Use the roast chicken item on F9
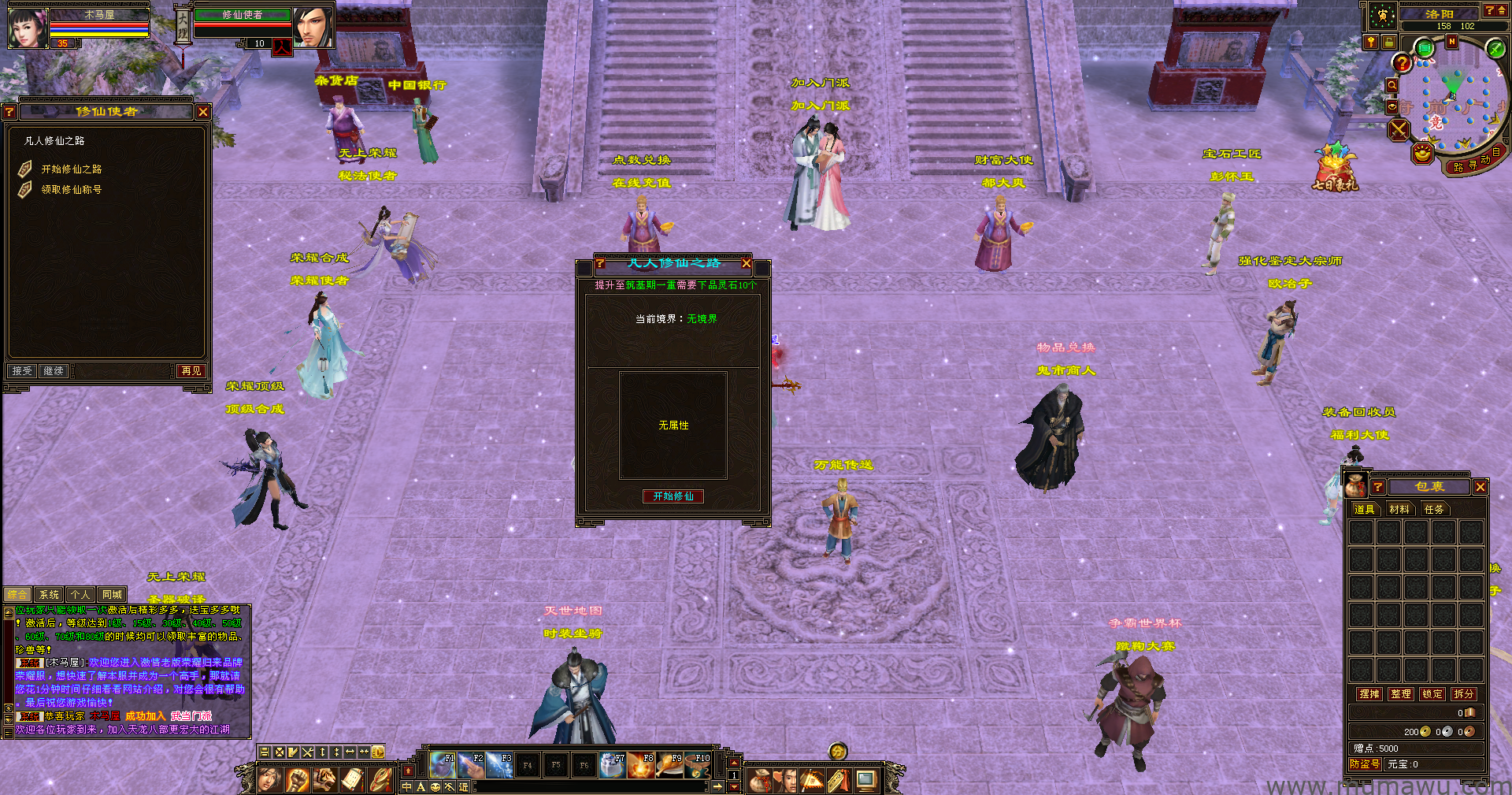Viewport: 1512px width, 795px height. 670,765
